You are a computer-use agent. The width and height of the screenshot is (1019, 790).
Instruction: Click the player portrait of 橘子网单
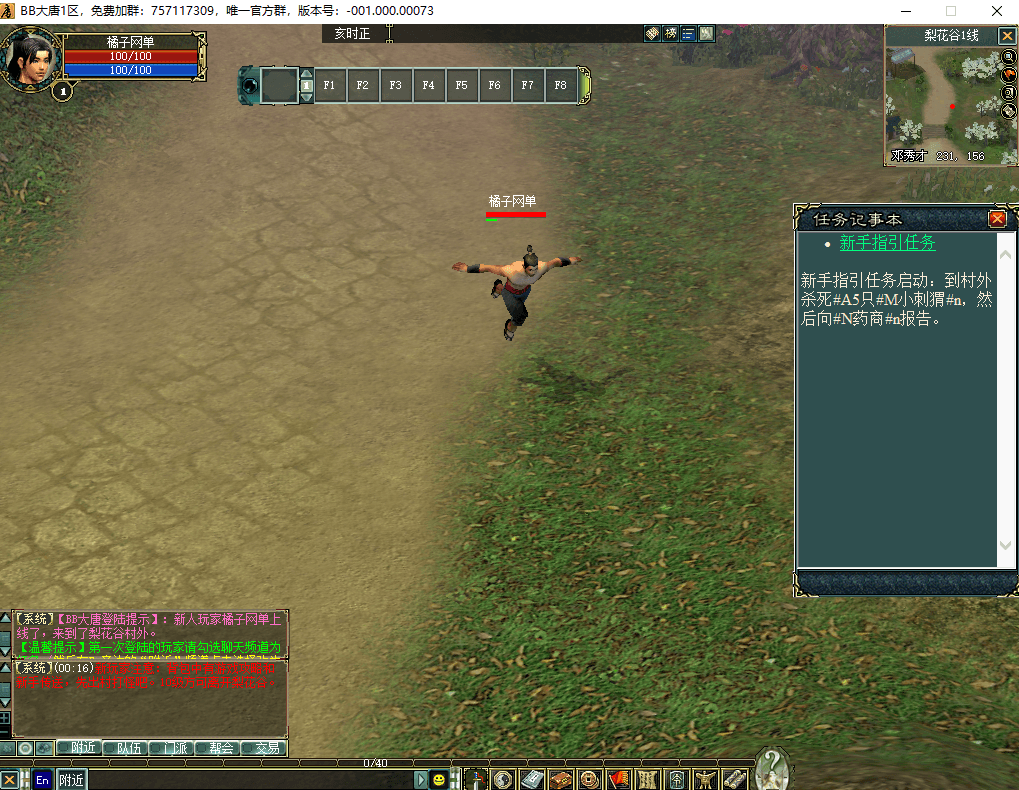click(29, 59)
